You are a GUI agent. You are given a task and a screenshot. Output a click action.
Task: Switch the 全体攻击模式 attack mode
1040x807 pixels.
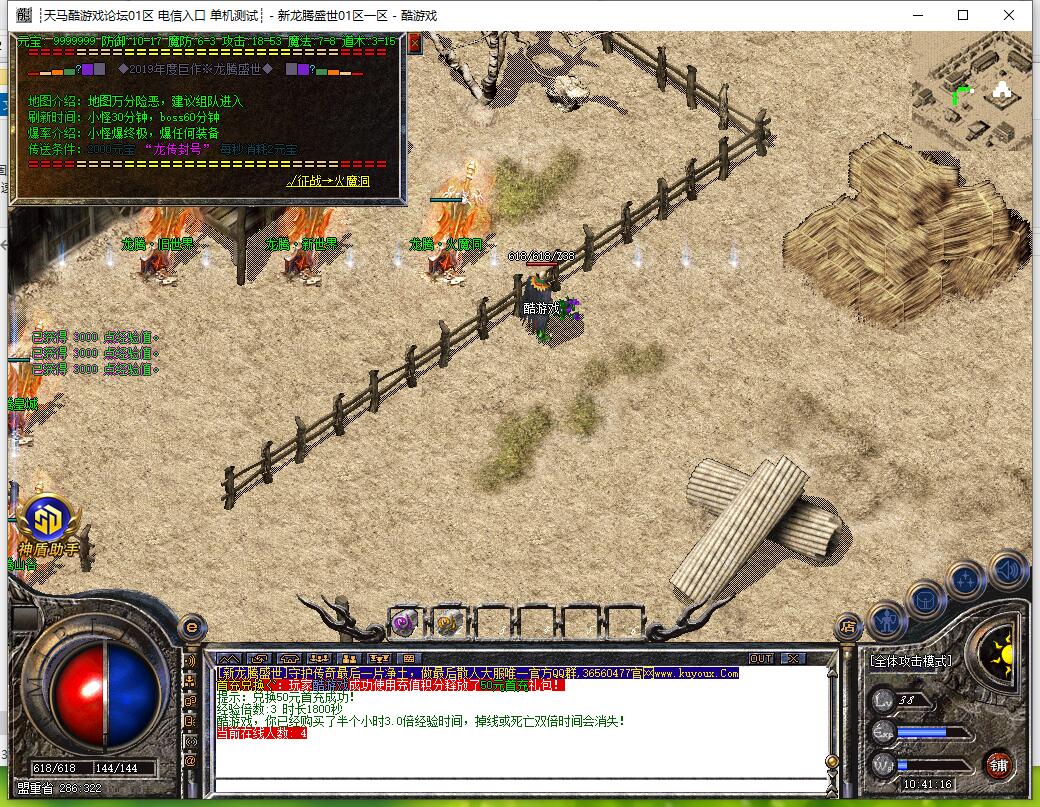tap(911, 661)
